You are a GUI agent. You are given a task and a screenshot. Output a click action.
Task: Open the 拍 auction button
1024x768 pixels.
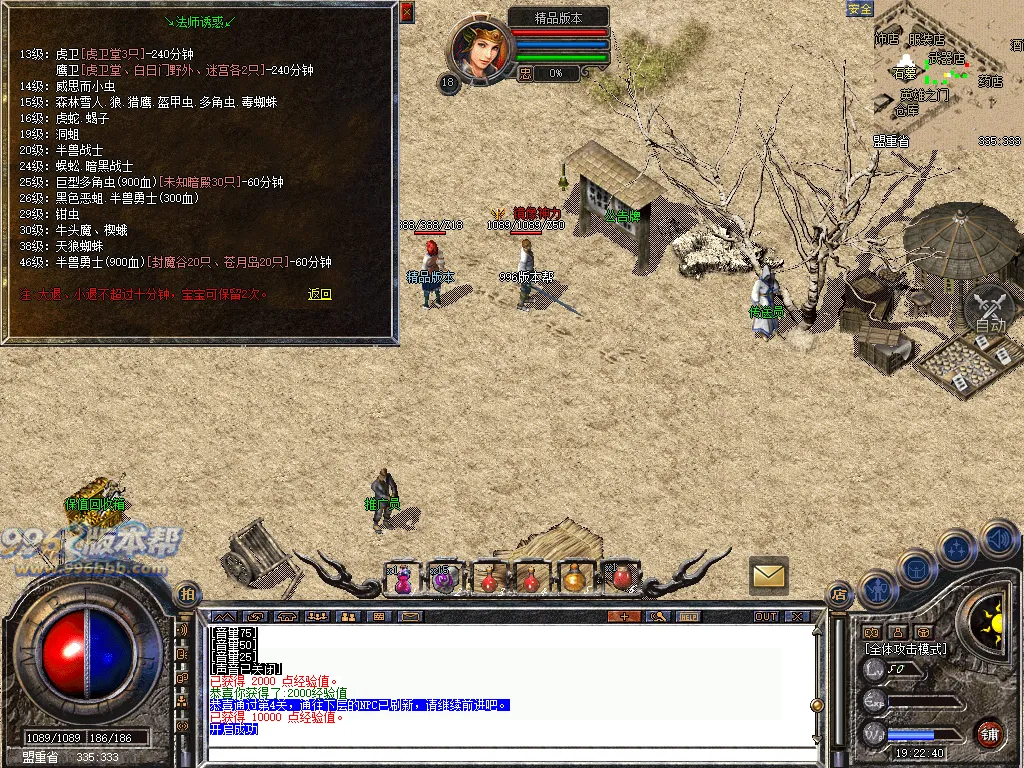186,593
